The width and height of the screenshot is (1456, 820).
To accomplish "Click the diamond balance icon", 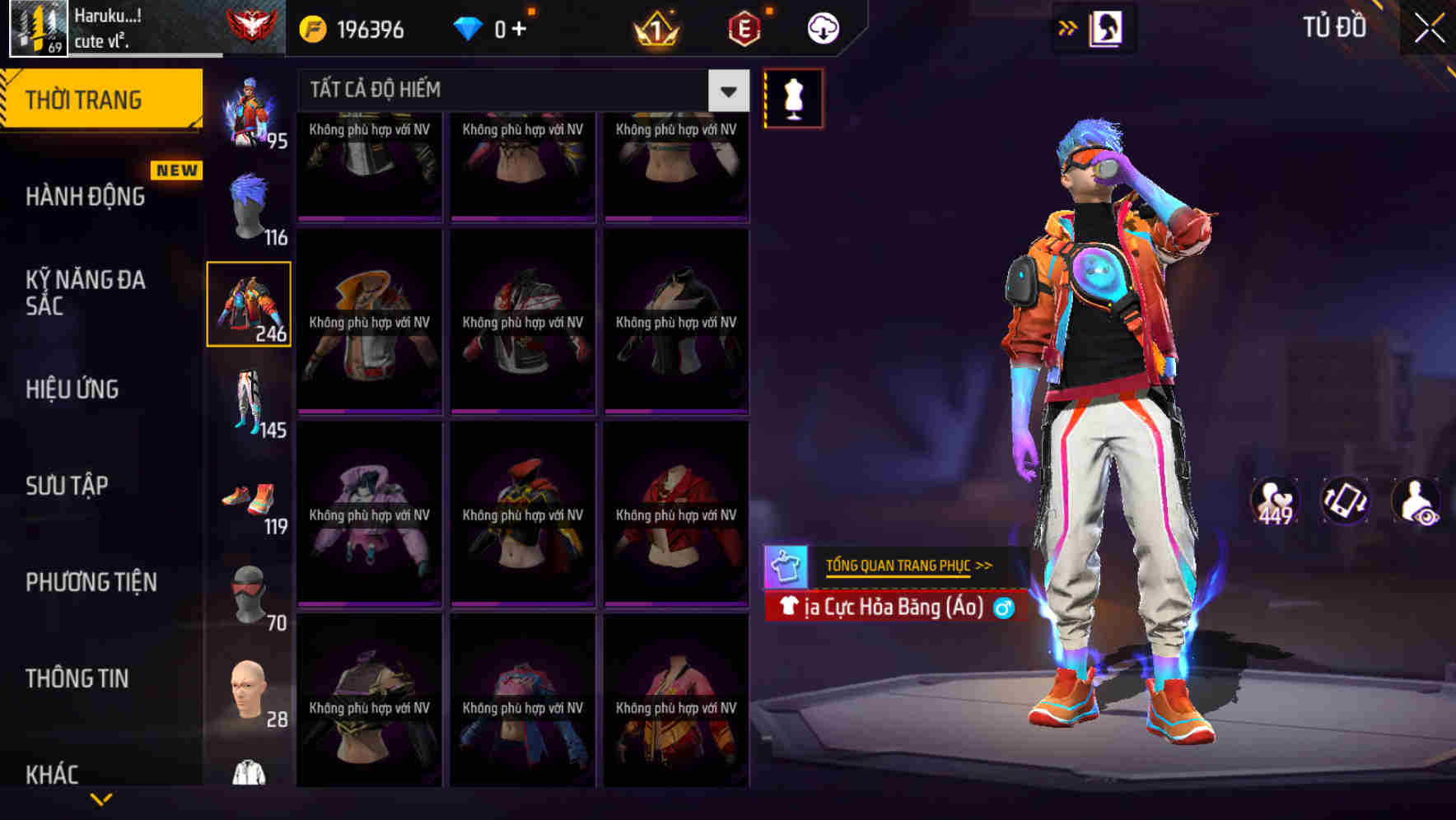I will [x=469, y=27].
